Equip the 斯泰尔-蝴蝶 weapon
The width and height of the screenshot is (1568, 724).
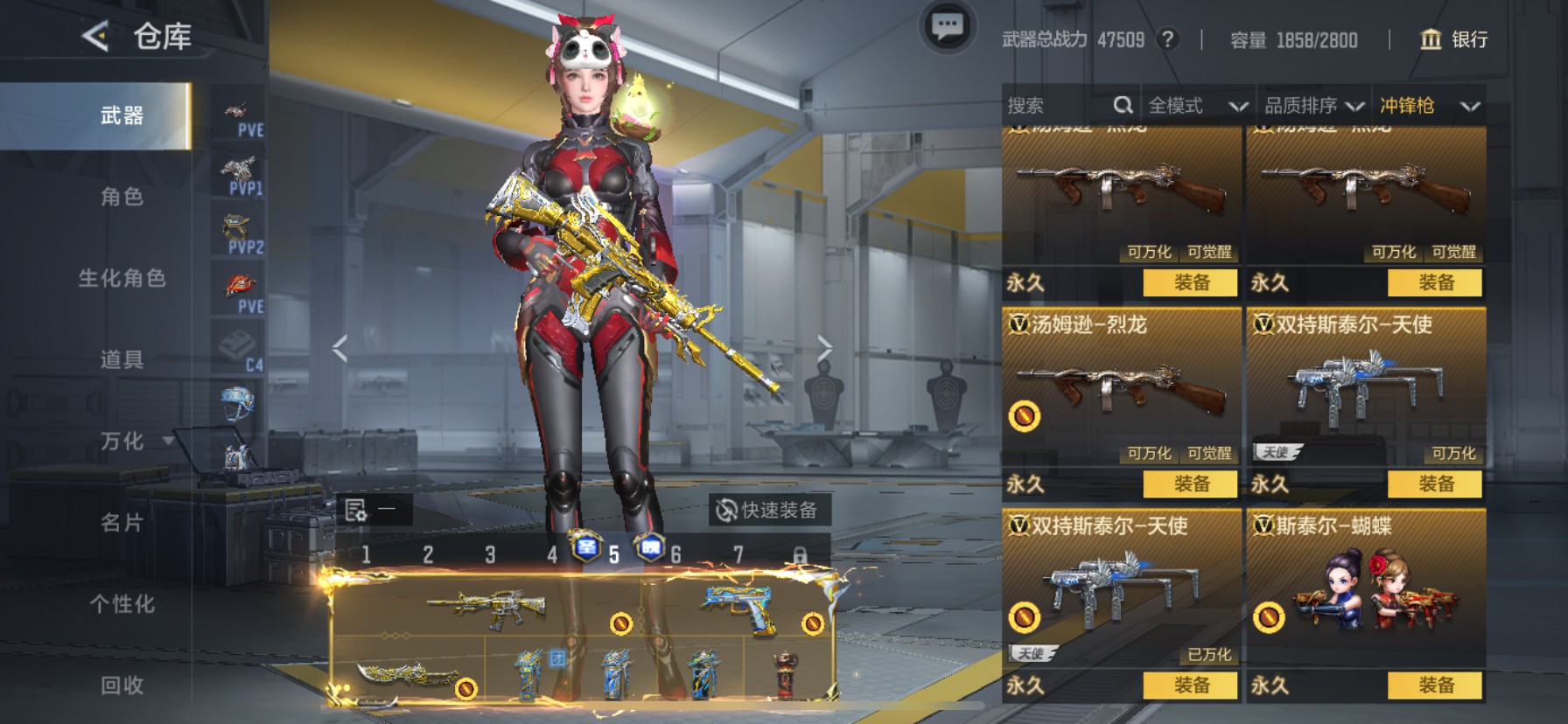coord(1435,686)
